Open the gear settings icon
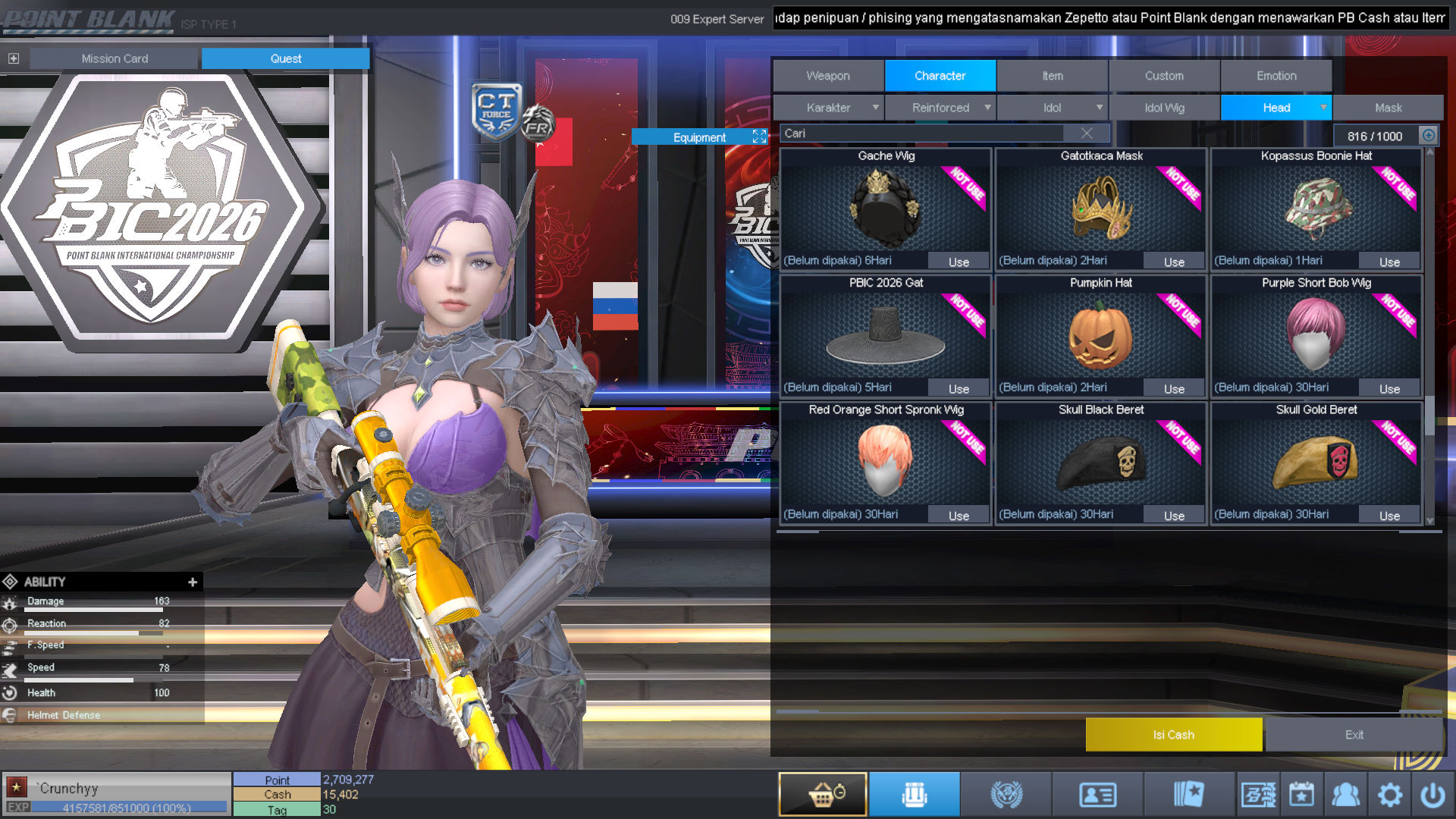The height and width of the screenshot is (819, 1456). [1389, 795]
